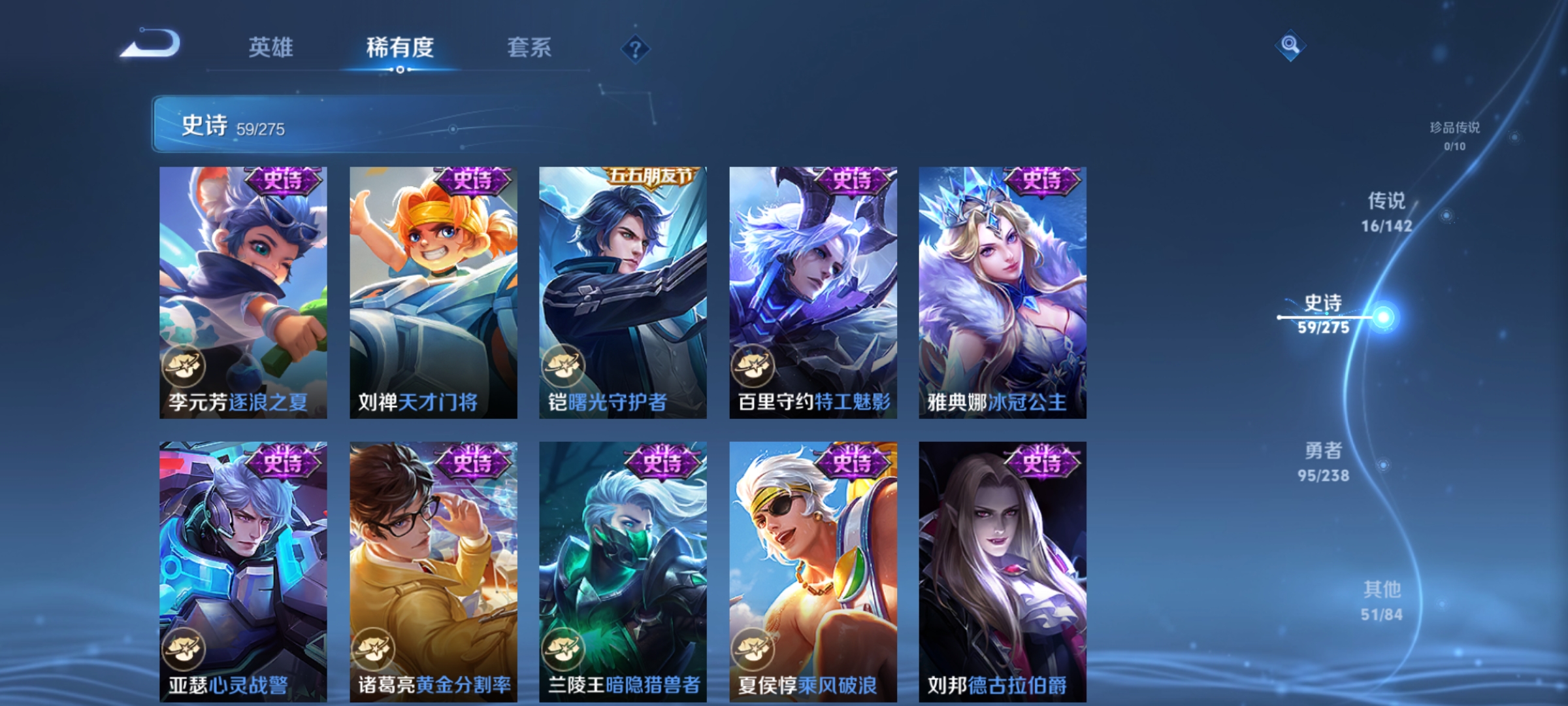Viewport: 1568px width, 706px height.
Task: Switch to the 英雄 tab
Action: pos(271,47)
